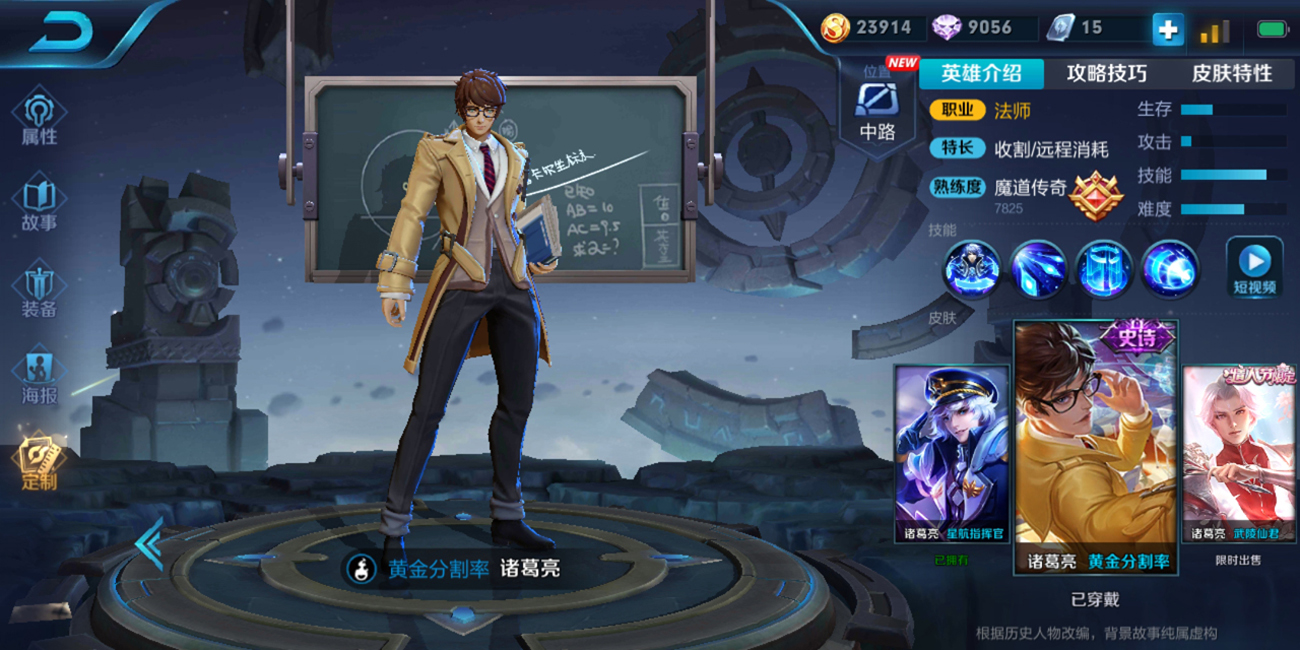Tap the 魔道传奇 mastery badge
The width and height of the screenshot is (1300, 650).
point(1096,195)
